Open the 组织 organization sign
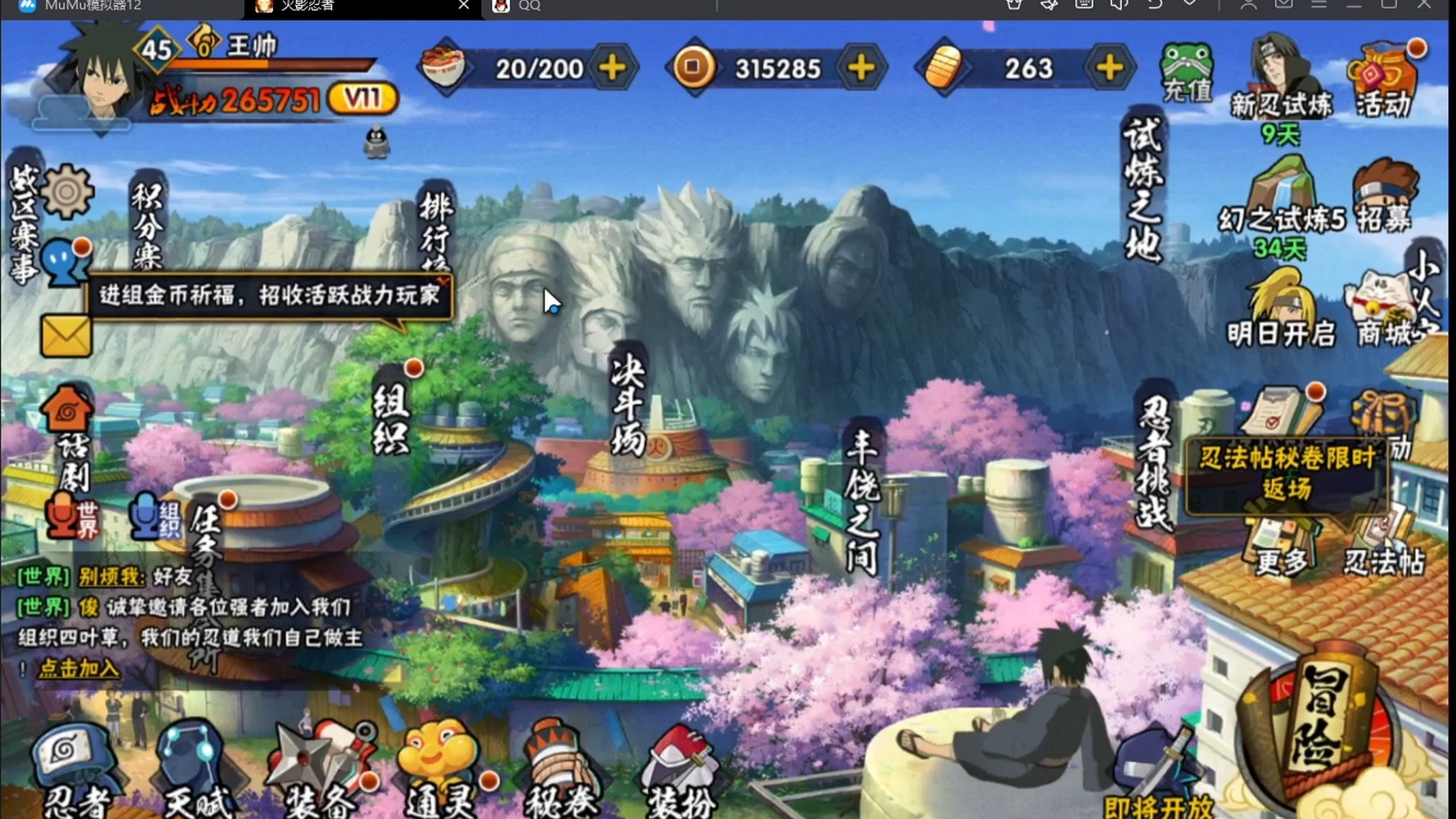This screenshot has width=1456, height=819. (392, 413)
